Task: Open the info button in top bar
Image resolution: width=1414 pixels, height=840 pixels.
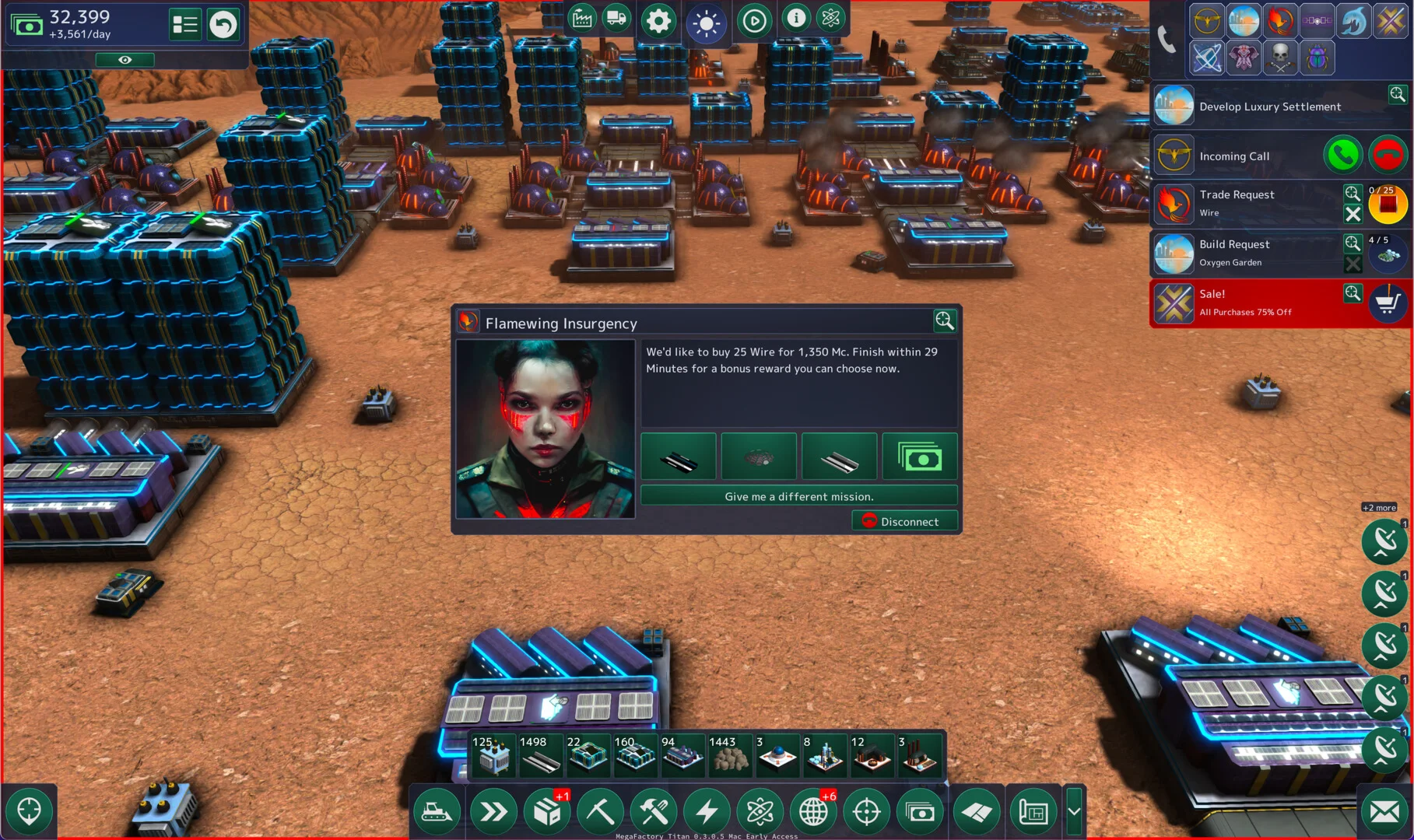Action: point(795,18)
